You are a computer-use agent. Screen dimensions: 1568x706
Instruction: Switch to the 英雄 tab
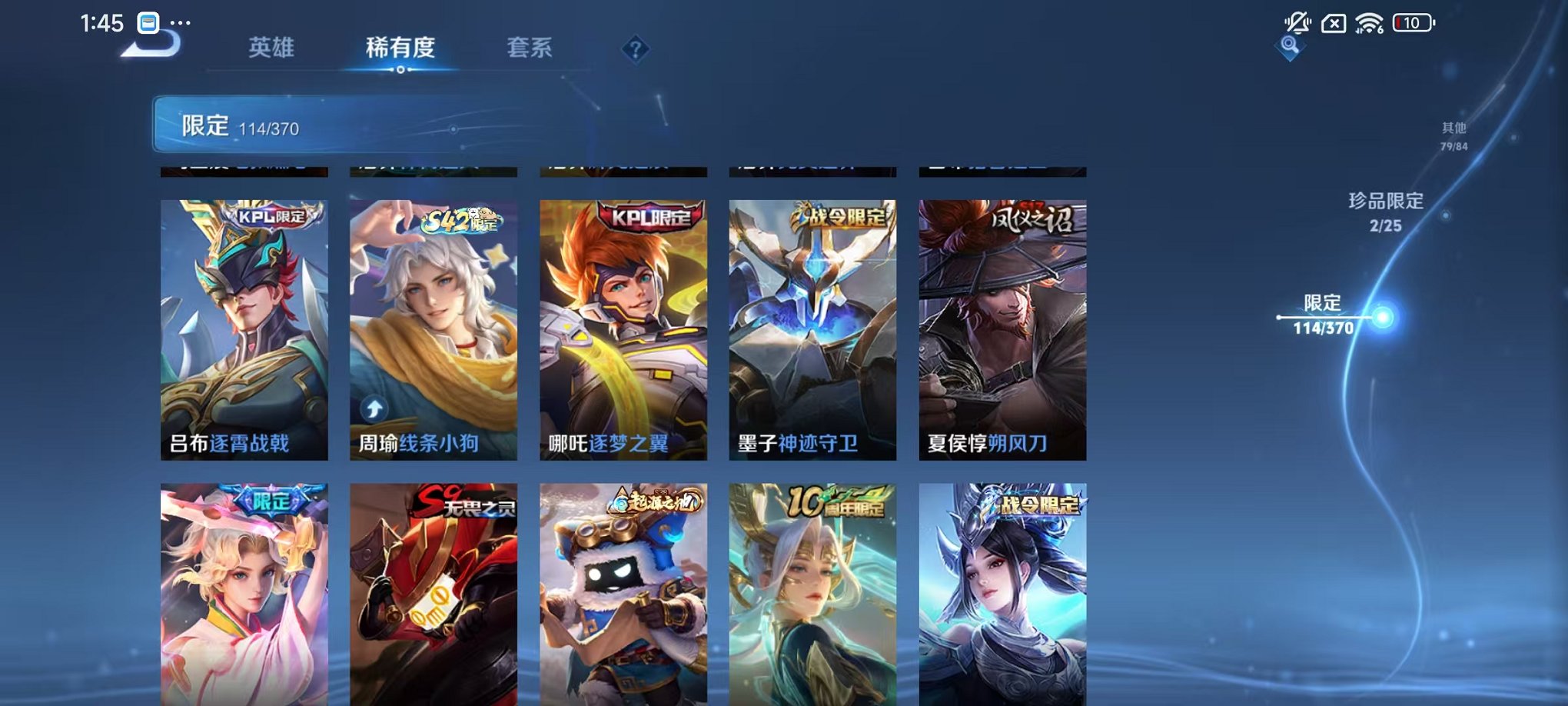point(273,48)
